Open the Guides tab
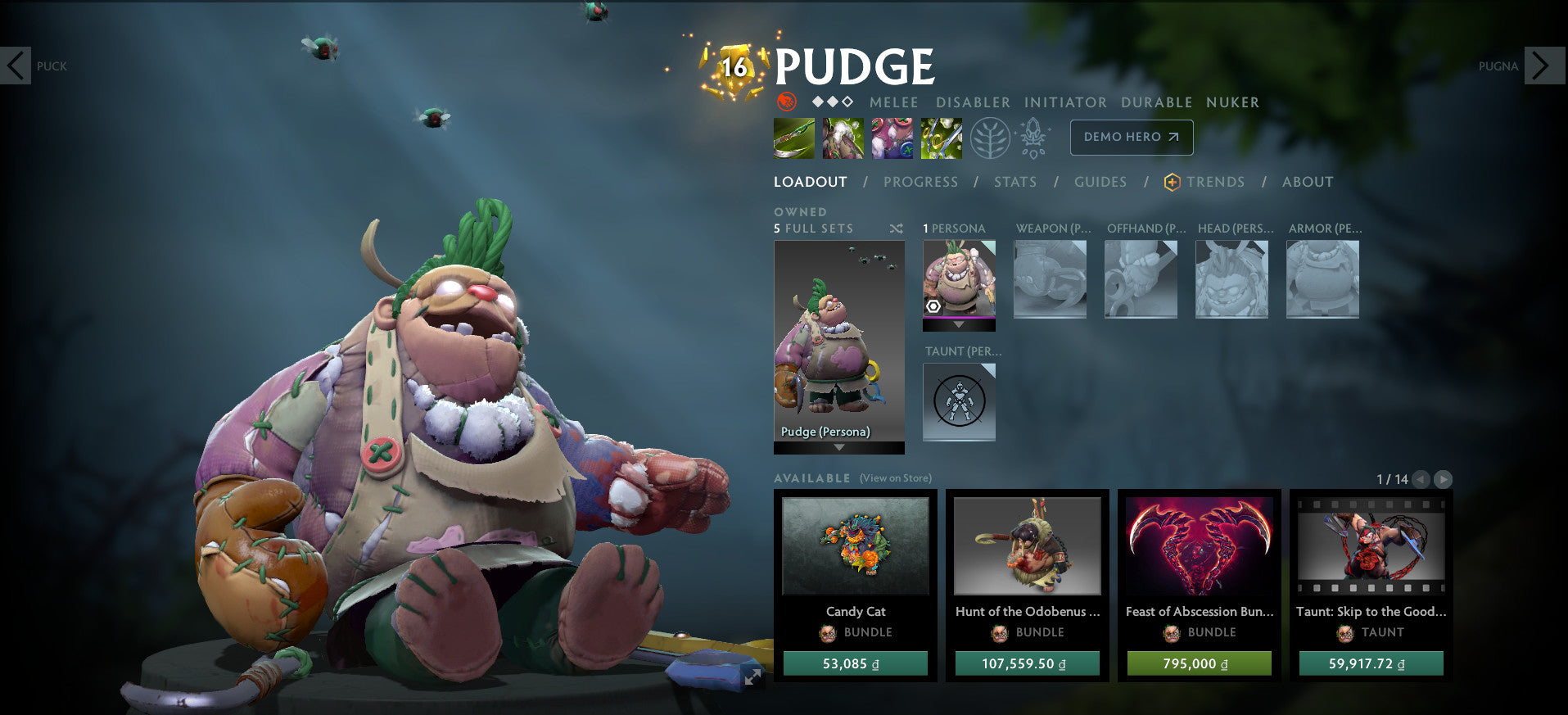The width and height of the screenshot is (1568, 715). 1100,182
